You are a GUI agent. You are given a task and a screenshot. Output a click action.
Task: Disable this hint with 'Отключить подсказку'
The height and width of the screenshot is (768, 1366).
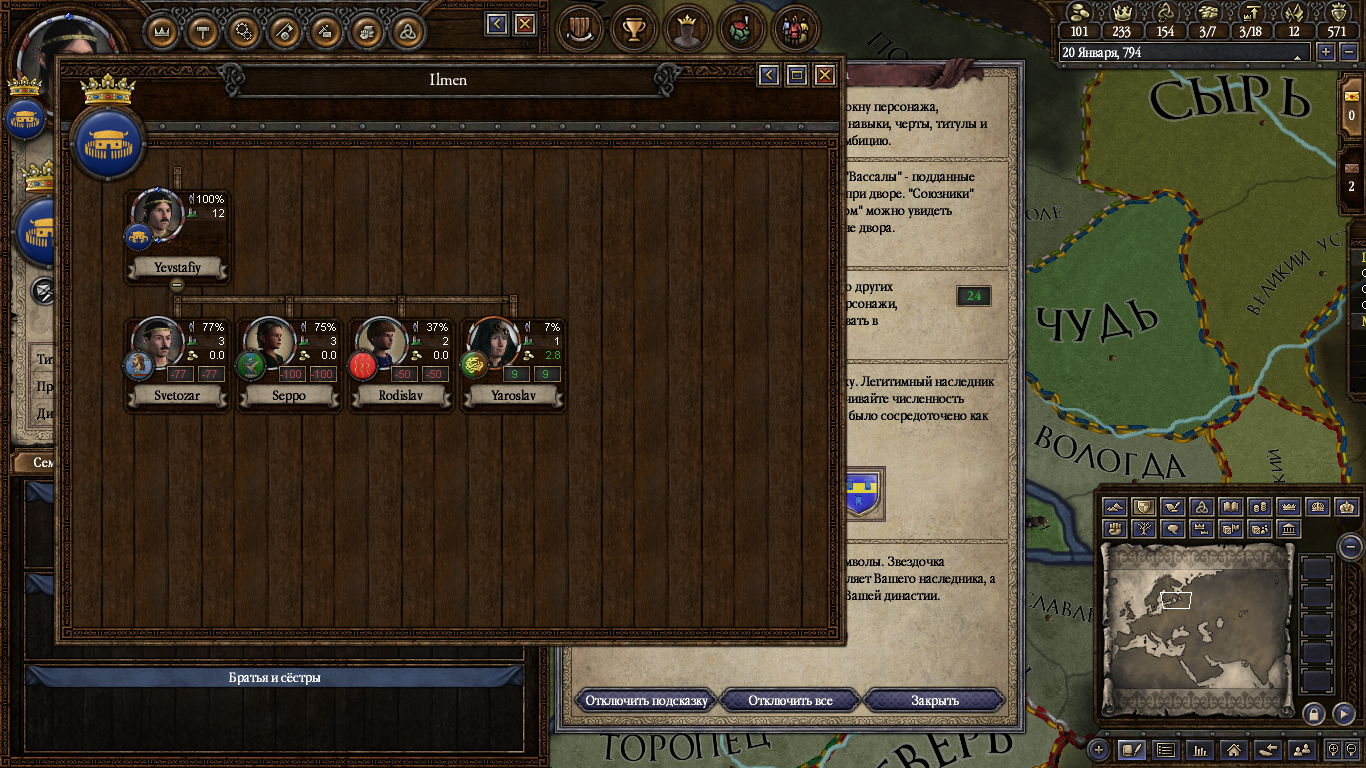click(646, 700)
